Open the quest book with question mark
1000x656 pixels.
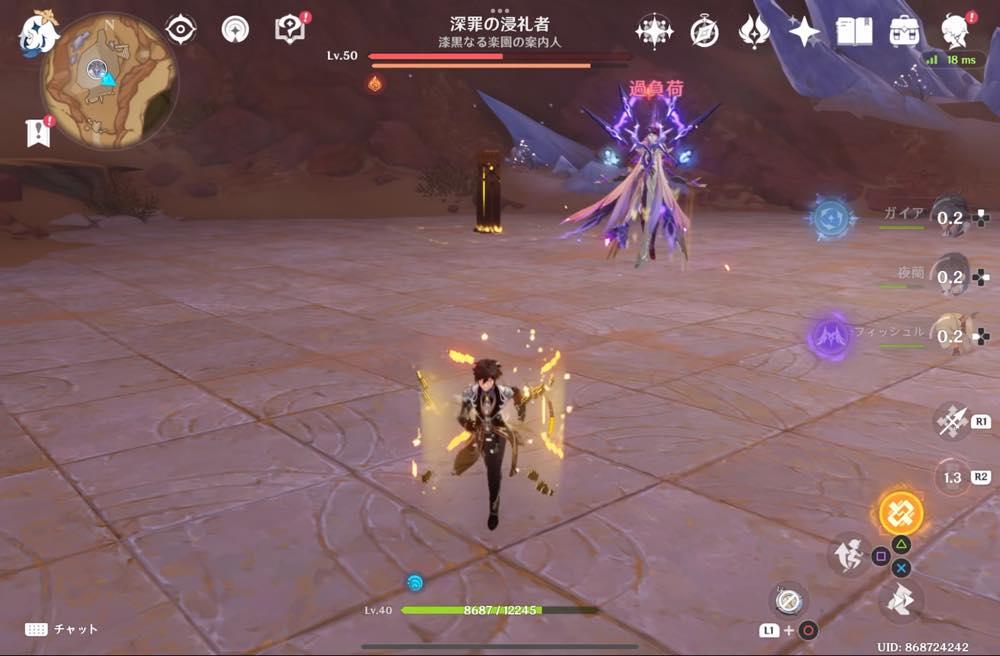tap(289, 30)
